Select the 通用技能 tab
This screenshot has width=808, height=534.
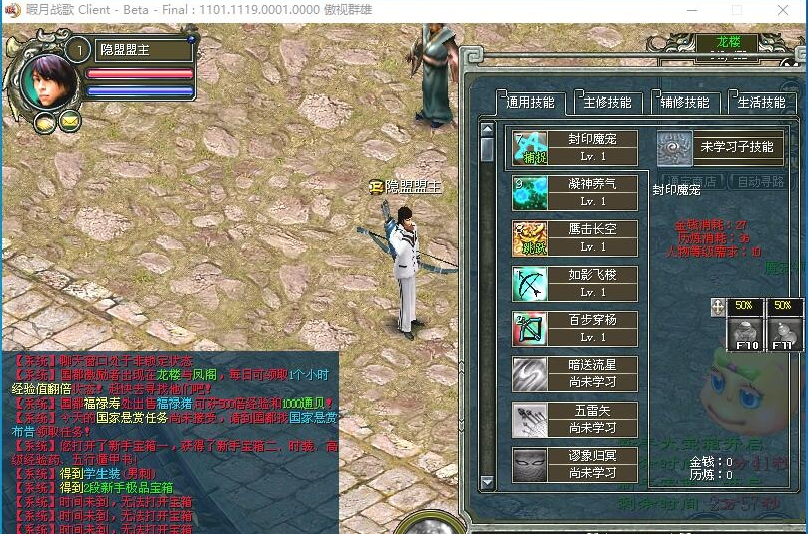[x=531, y=102]
